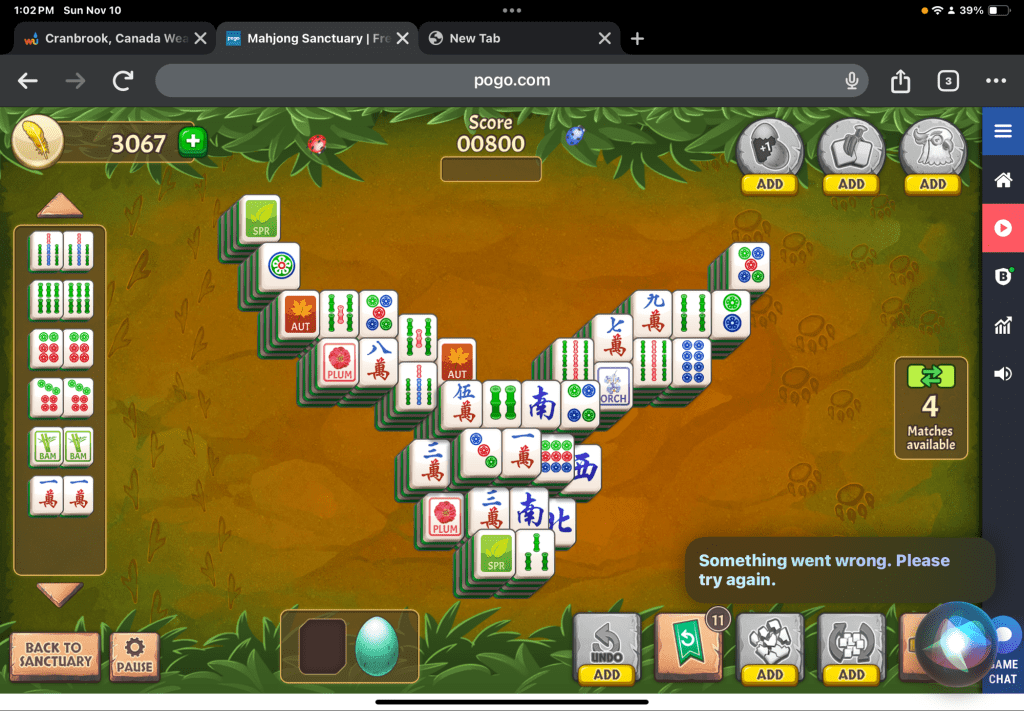Image resolution: width=1024 pixels, height=711 pixels.
Task: Open the hamburger menu in the sidebar
Action: coord(1002,131)
